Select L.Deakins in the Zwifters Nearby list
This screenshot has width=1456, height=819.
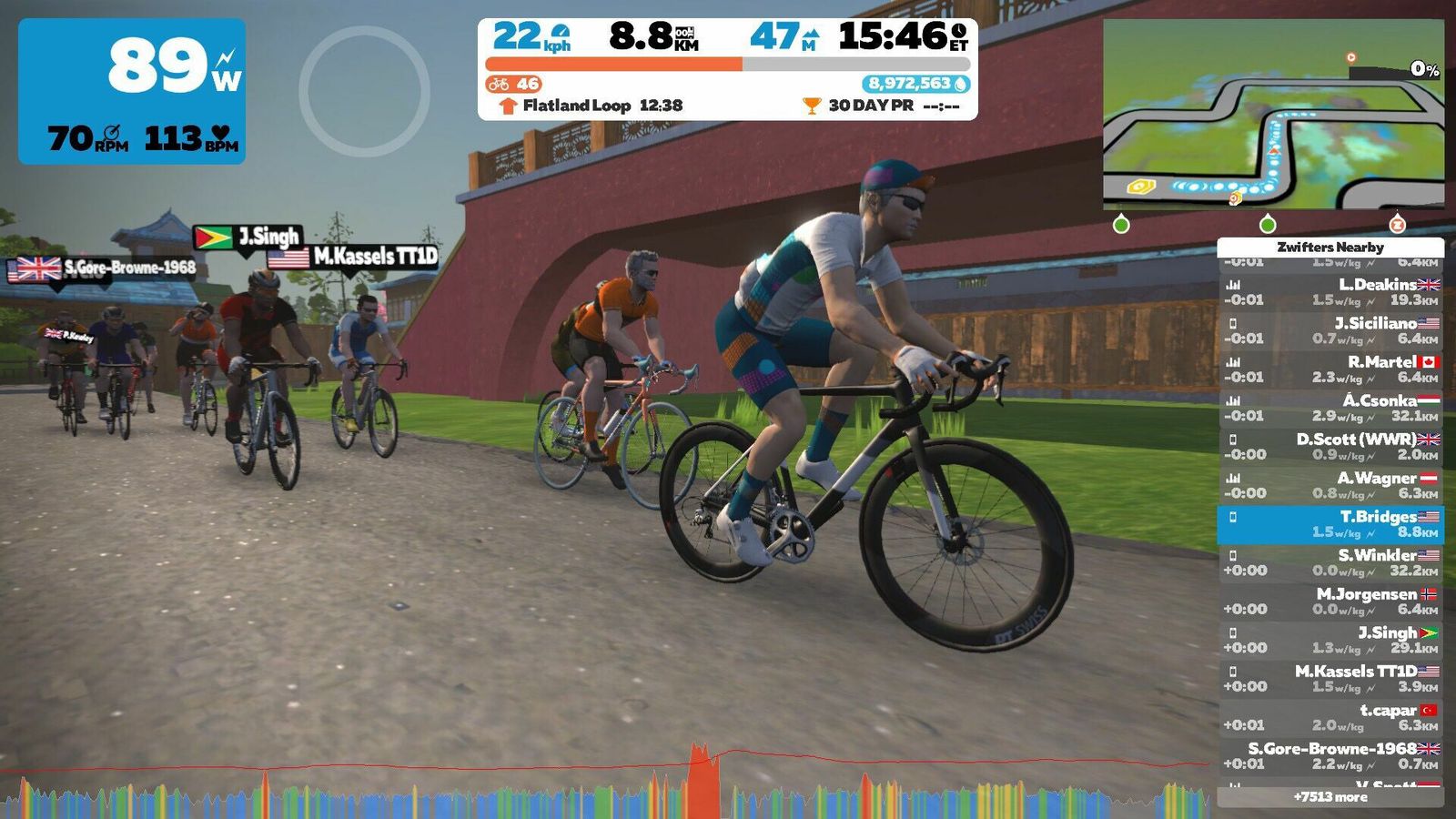(1330, 292)
